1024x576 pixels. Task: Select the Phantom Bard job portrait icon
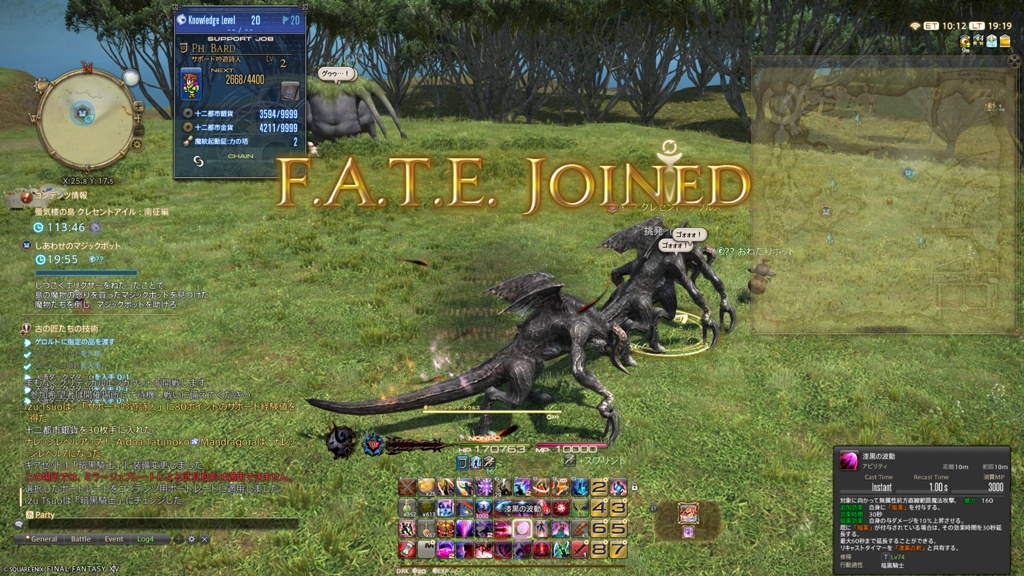pos(190,84)
